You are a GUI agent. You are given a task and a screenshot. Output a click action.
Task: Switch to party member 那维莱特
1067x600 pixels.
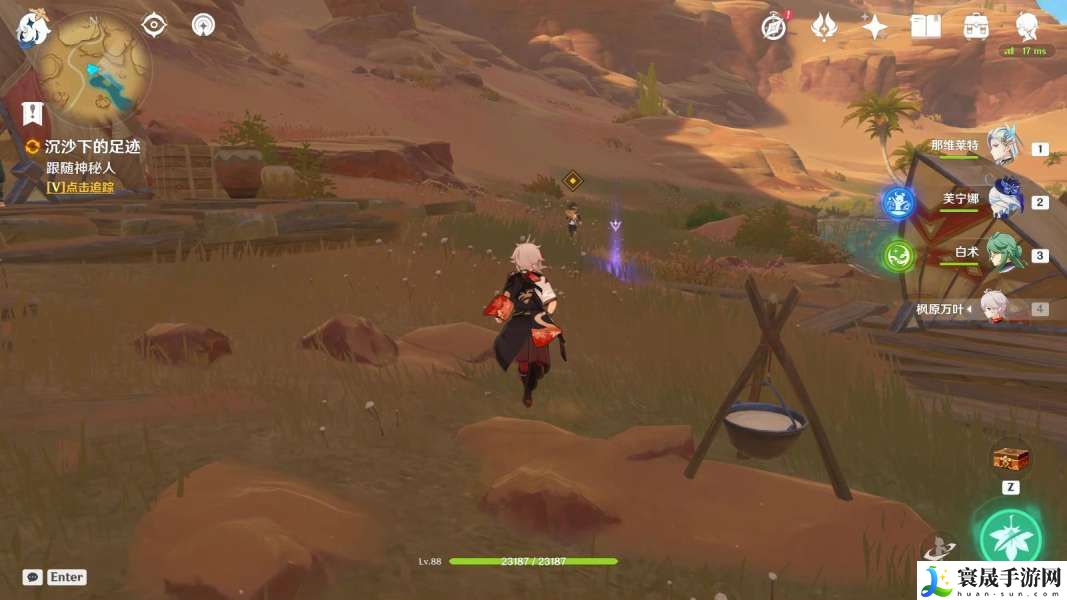[1001, 148]
